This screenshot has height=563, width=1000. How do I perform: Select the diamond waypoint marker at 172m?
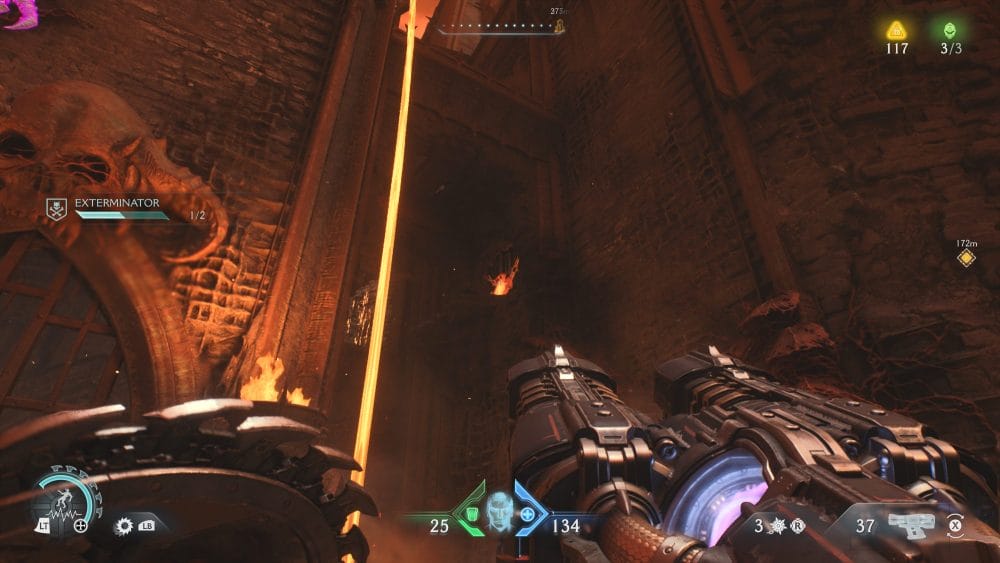(966, 258)
